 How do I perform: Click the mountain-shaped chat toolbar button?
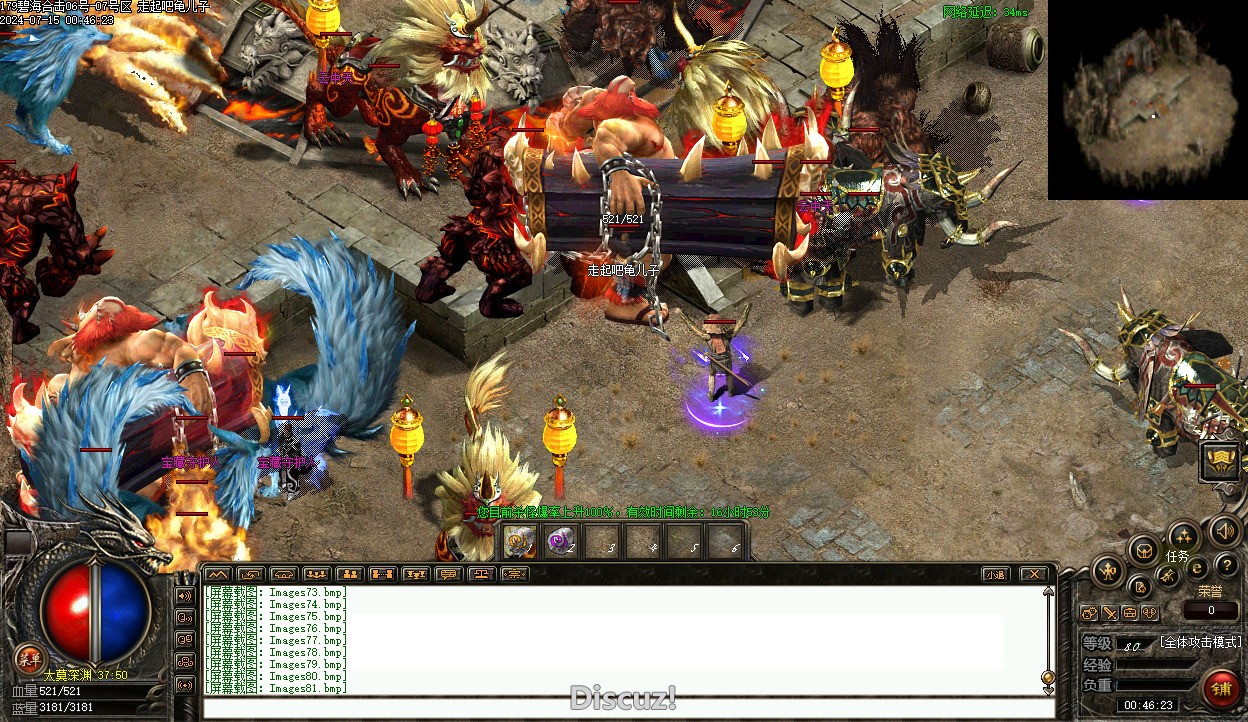(x=218, y=574)
